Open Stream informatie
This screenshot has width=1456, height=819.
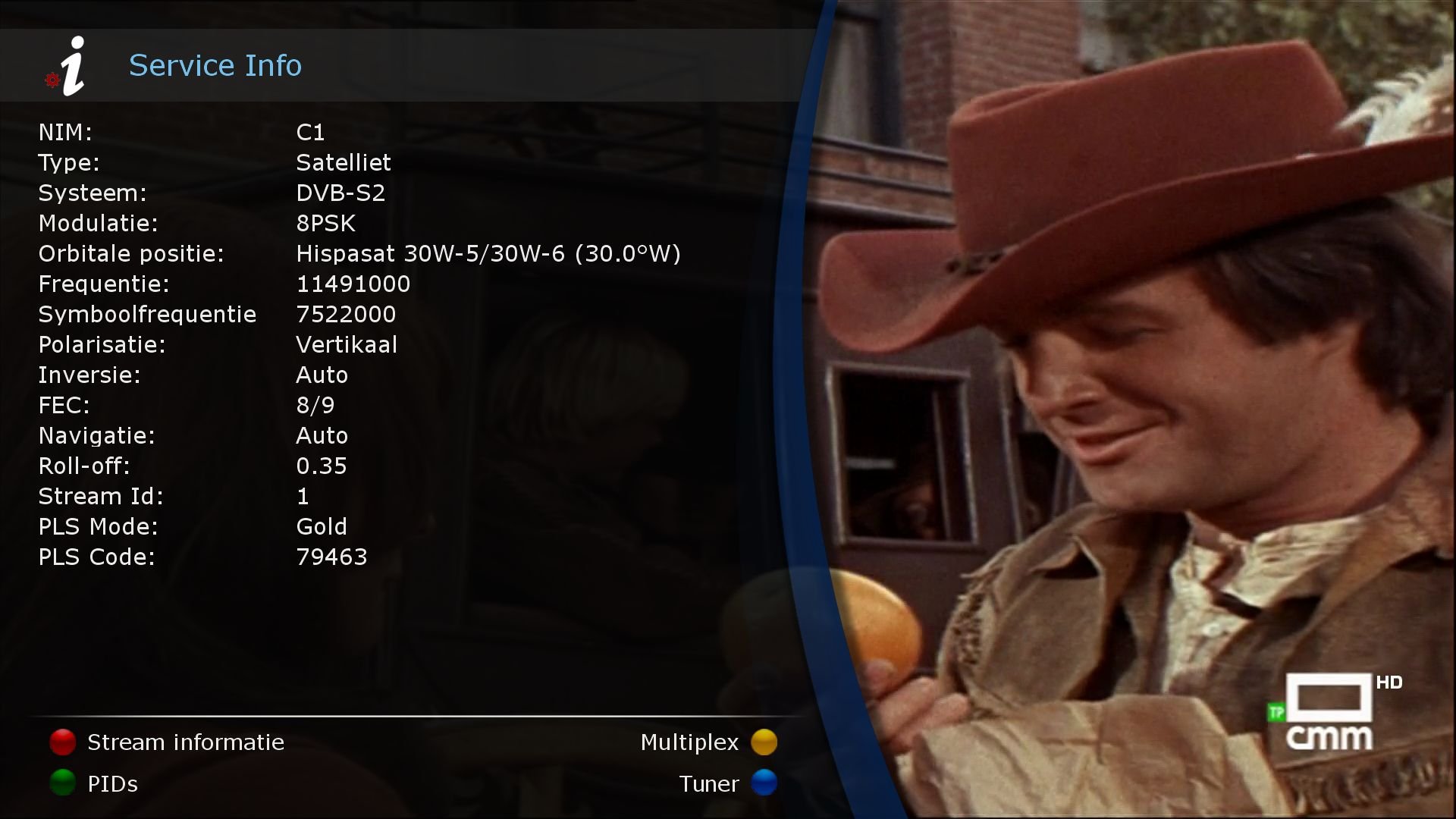click(x=185, y=742)
